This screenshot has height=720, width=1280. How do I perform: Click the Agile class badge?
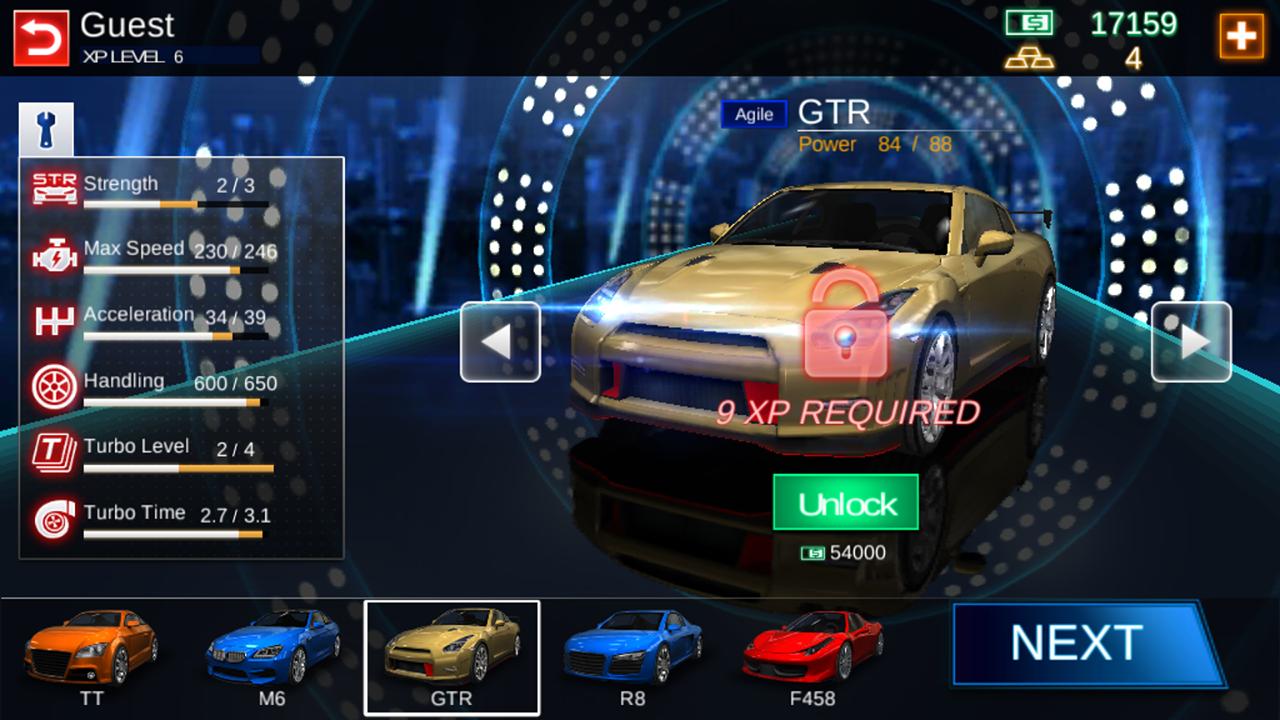(x=753, y=114)
